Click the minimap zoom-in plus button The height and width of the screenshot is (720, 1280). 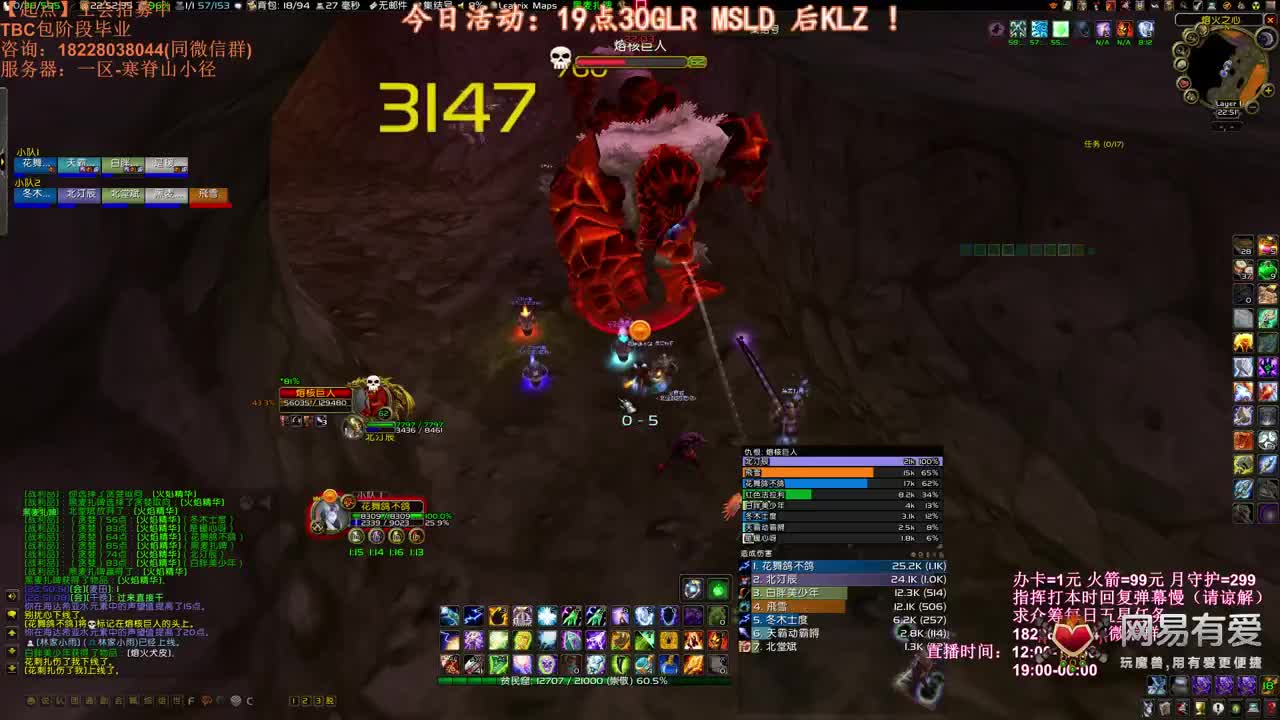pos(1268,91)
